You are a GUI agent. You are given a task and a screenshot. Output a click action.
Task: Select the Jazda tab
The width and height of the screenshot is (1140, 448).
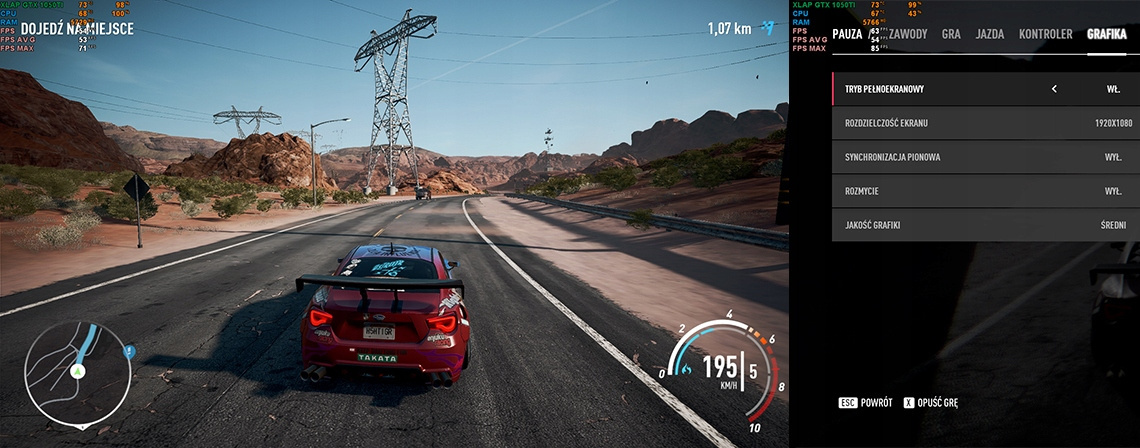[990, 34]
